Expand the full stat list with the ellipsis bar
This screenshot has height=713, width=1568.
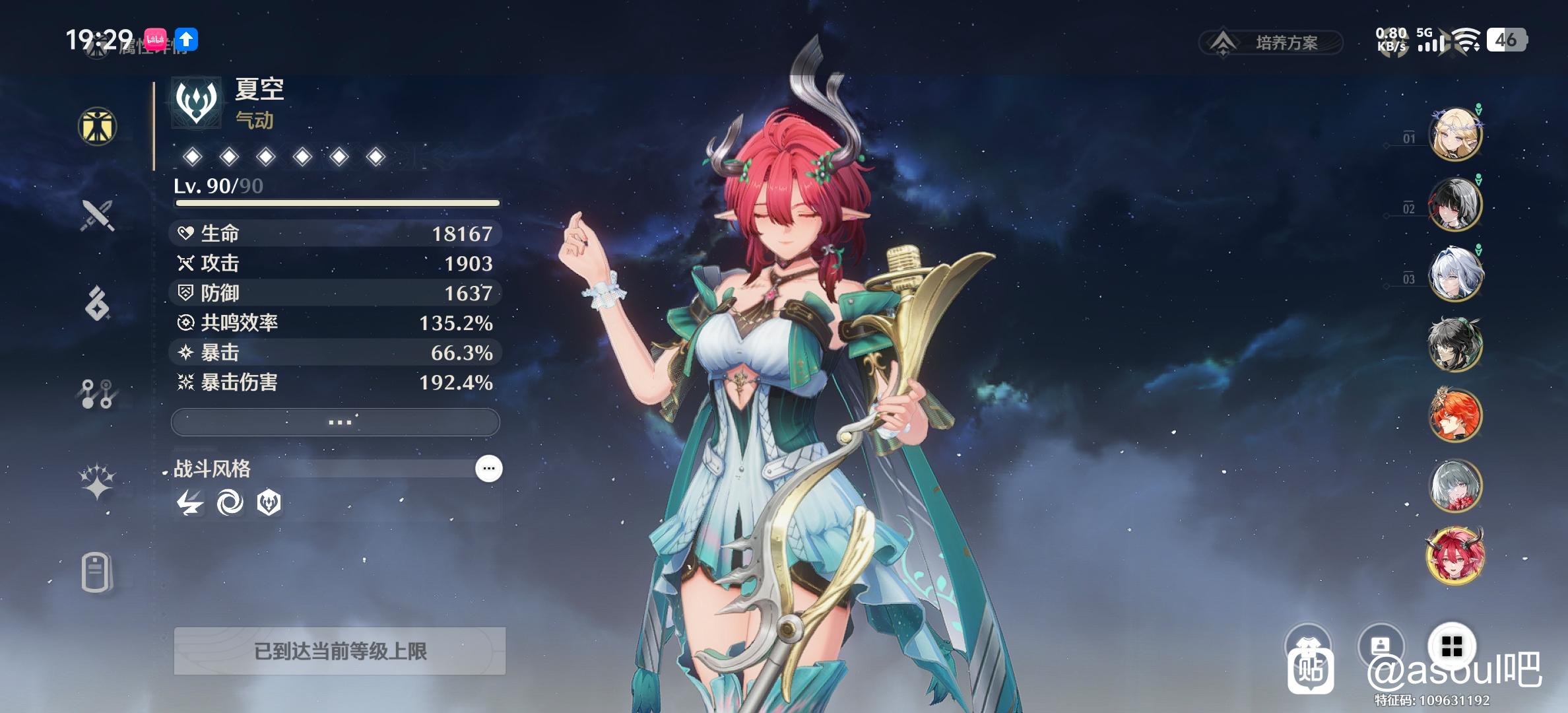pyautogui.click(x=335, y=422)
